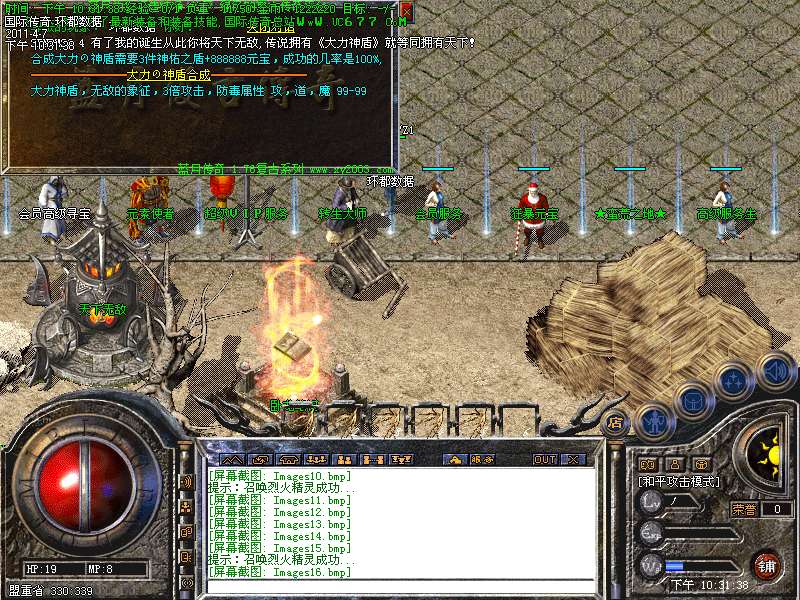Click the OUT button above the chat
The height and width of the screenshot is (600, 800).
coord(544,459)
